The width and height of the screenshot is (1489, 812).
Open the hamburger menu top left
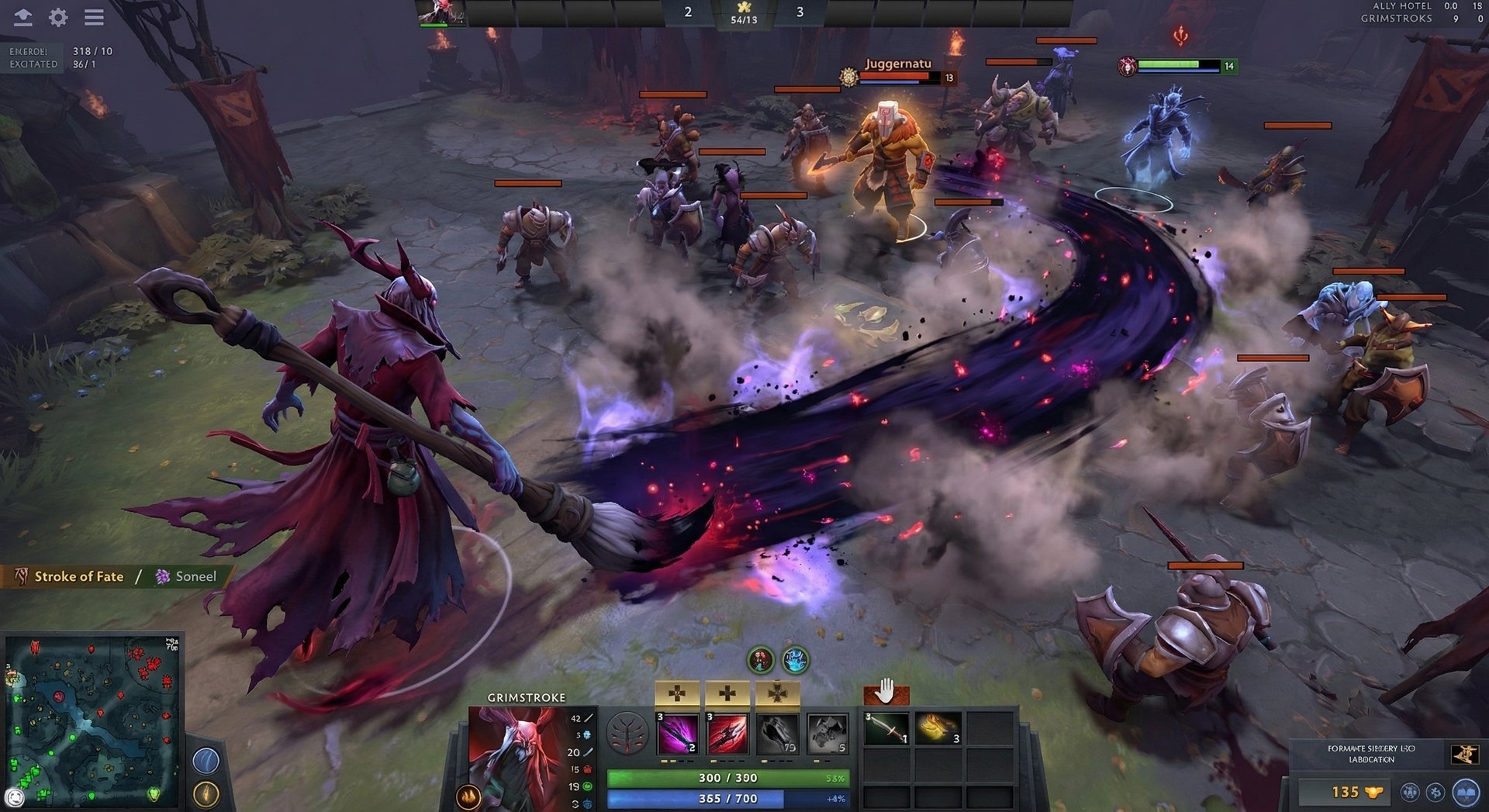point(94,17)
